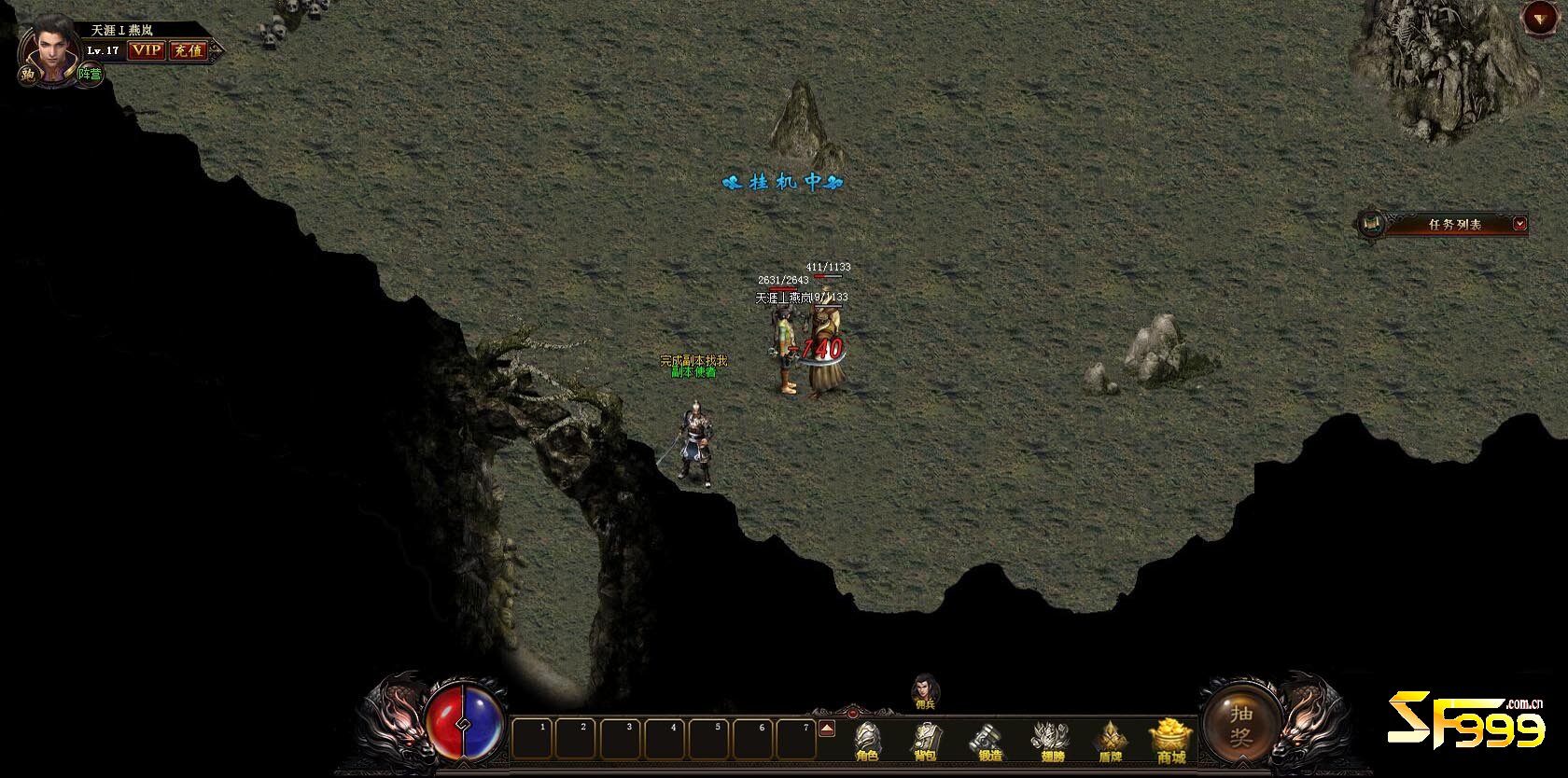
Task: Click the 挂机中 auto-battle status banner
Action: click(x=784, y=182)
